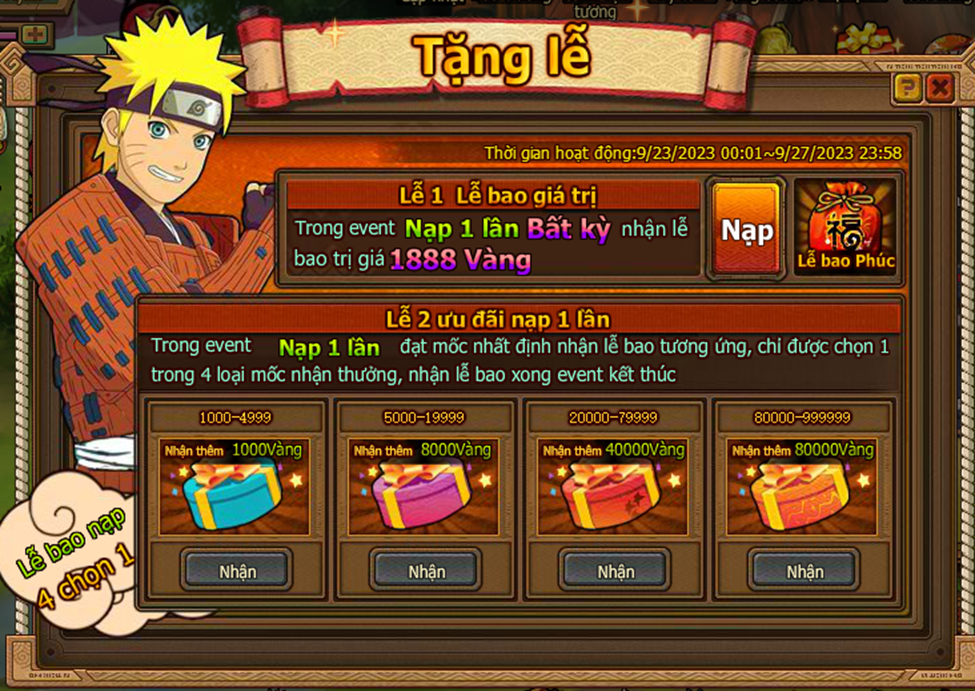Open help with the question mark button
Screen dimensions: 975x691
pos(907,89)
